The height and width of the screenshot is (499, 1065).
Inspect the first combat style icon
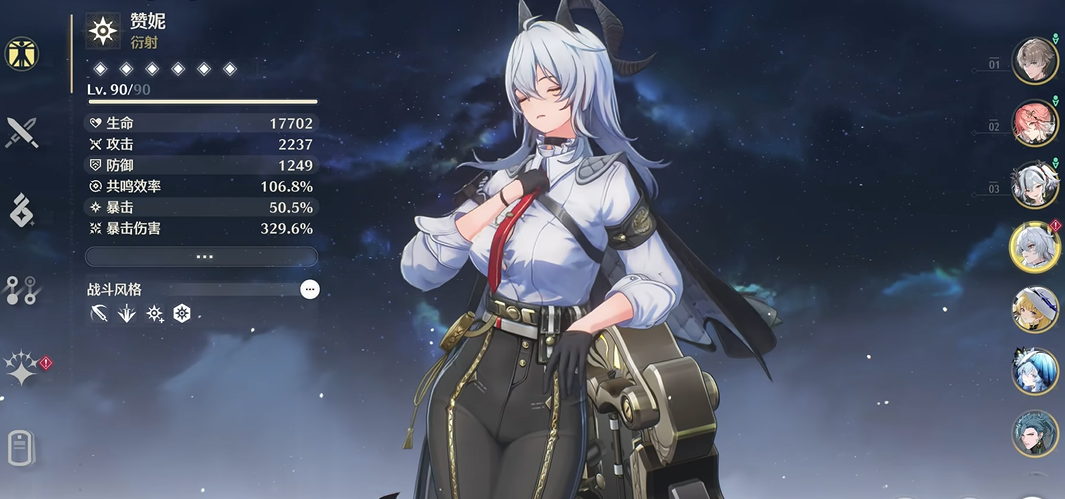[x=98, y=314]
